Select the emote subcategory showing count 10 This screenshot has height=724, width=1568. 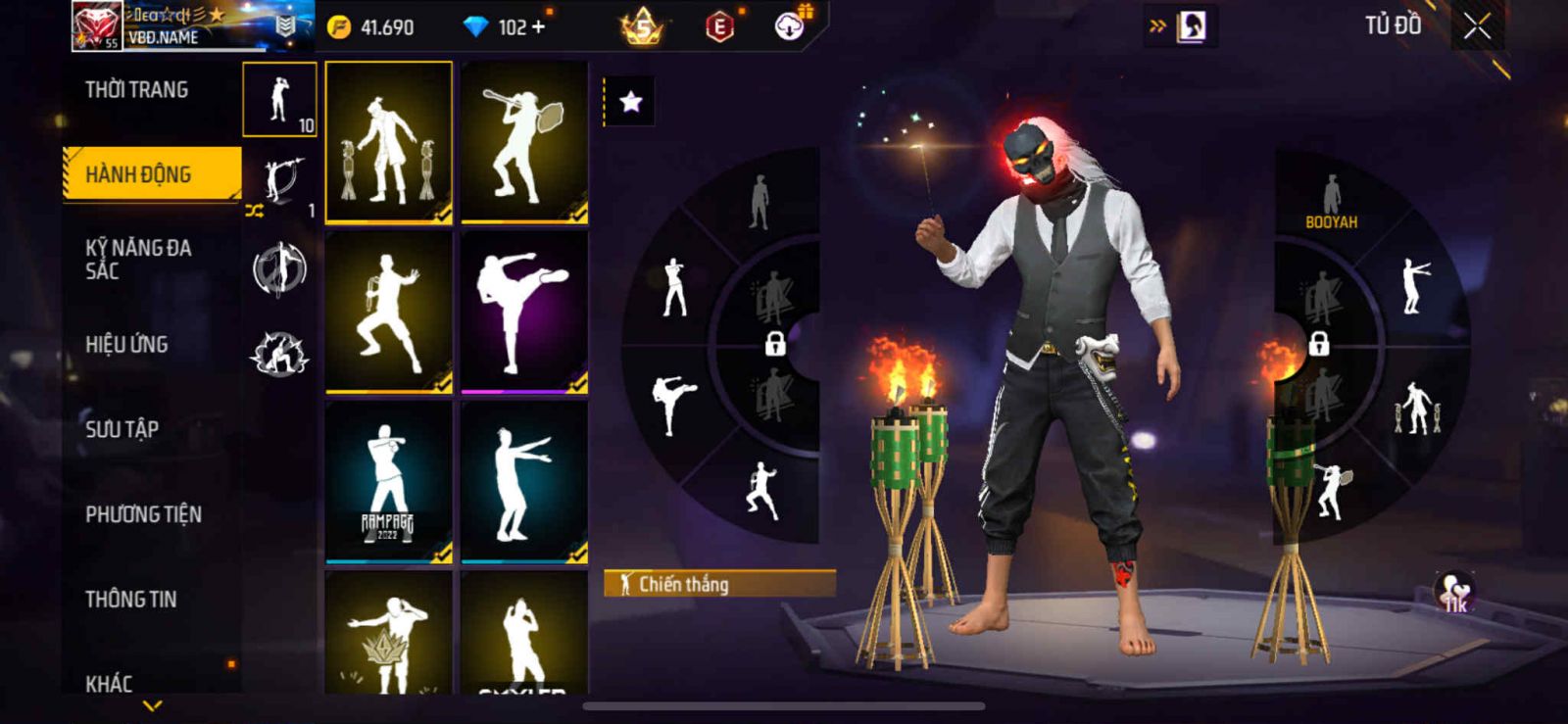(x=280, y=100)
